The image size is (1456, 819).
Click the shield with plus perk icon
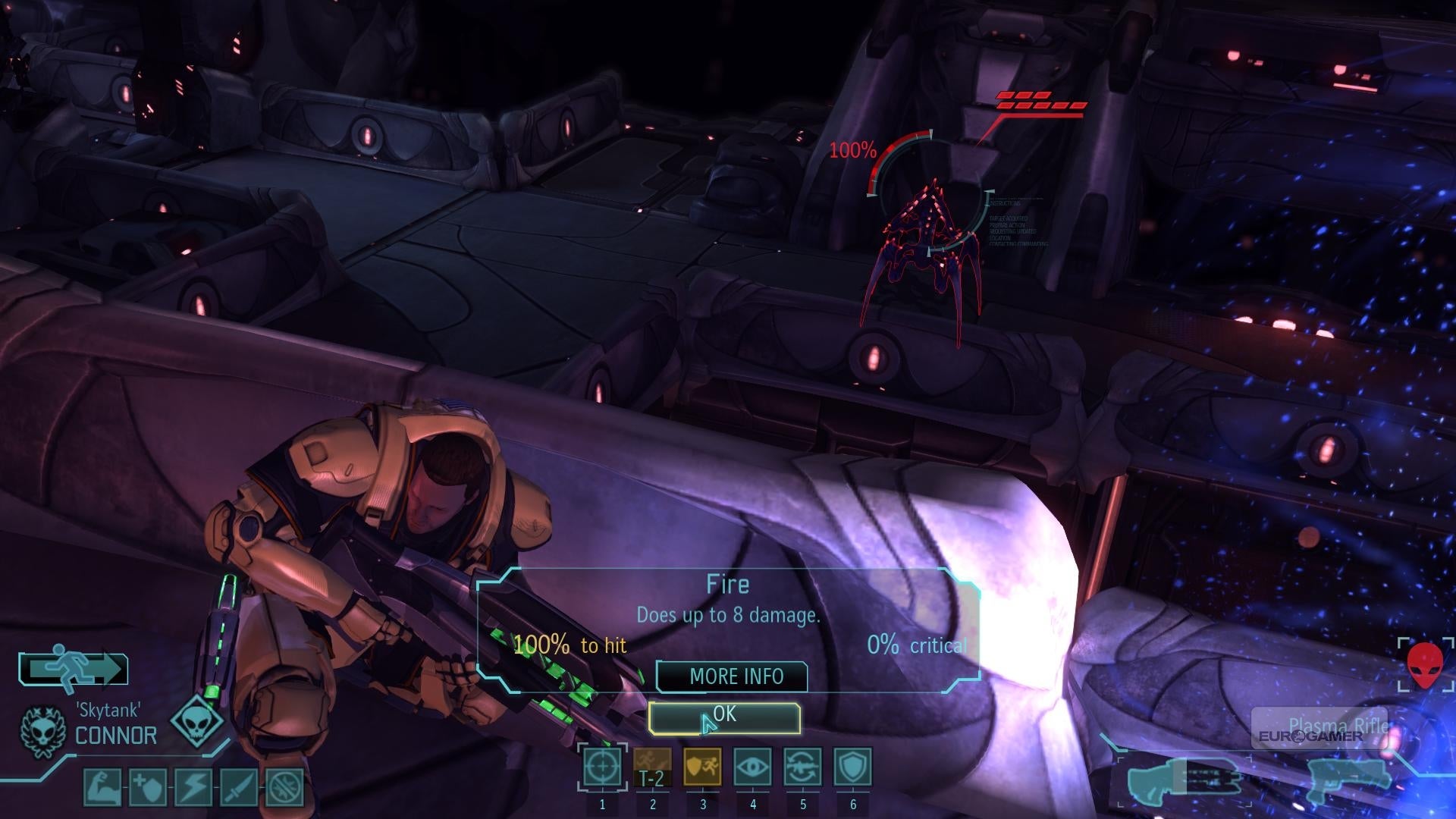(148, 787)
